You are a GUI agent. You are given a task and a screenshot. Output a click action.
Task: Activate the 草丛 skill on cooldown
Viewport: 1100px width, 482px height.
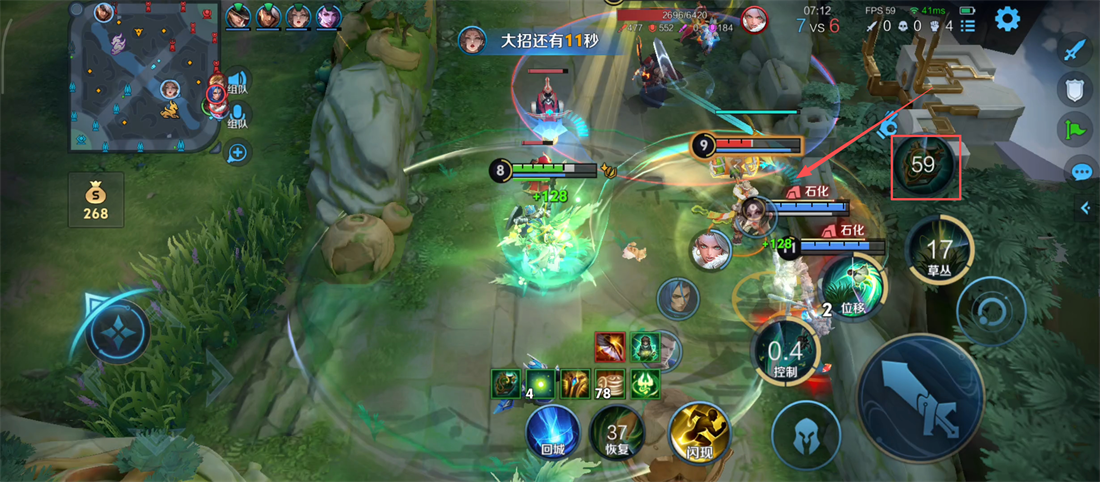click(938, 250)
